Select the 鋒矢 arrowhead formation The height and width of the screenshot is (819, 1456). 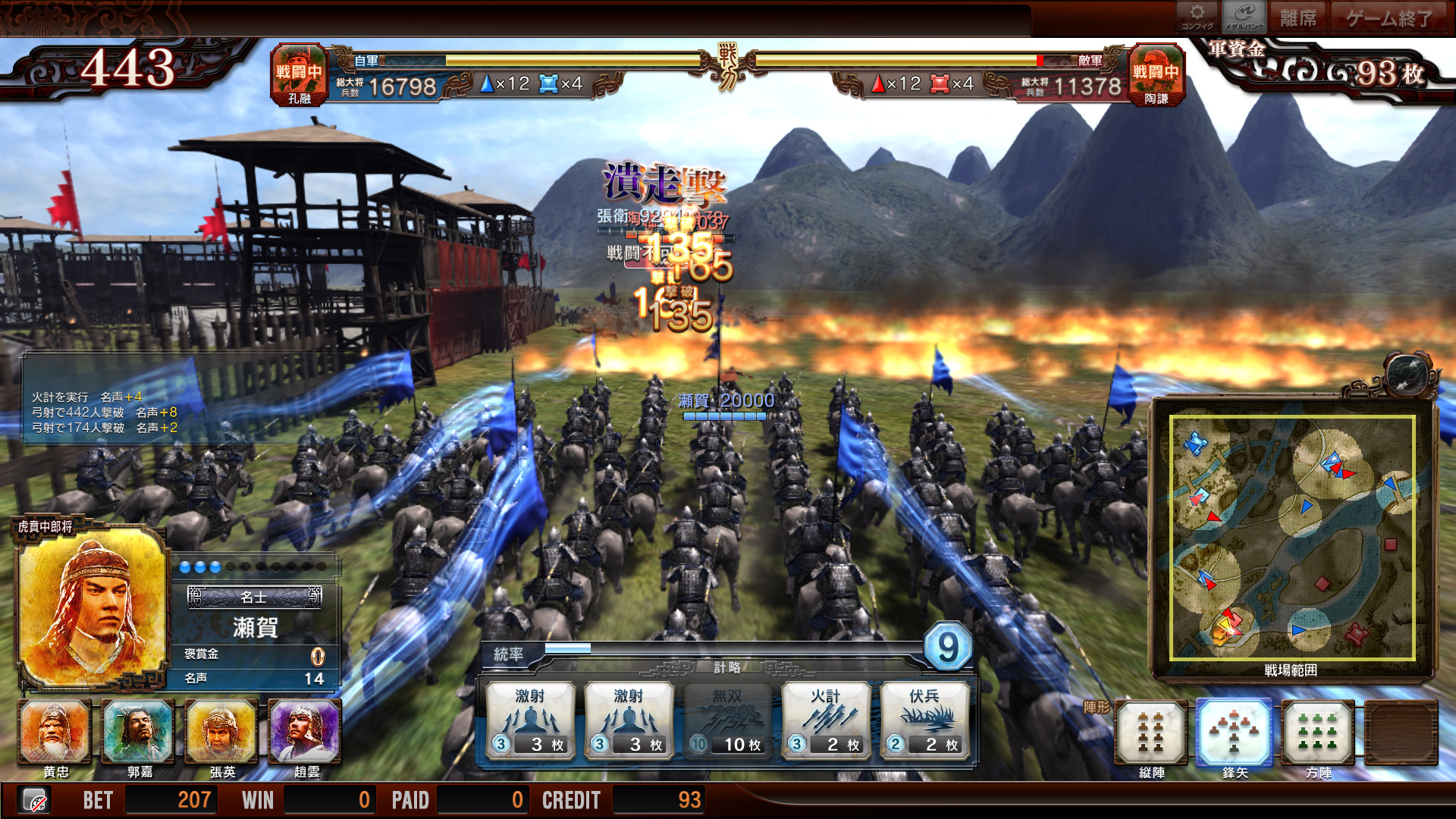coord(1234,733)
